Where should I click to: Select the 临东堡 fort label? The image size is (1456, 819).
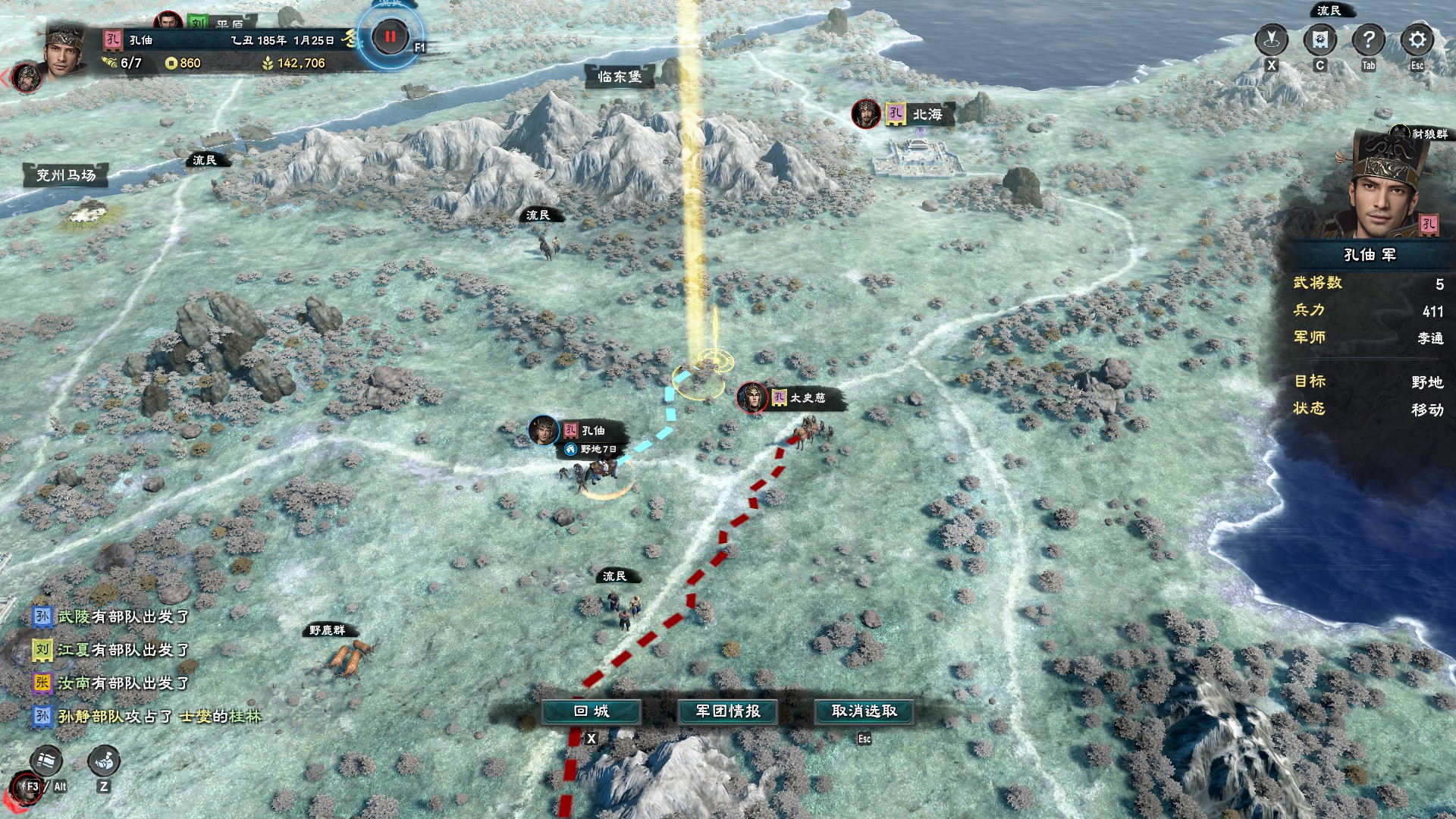click(619, 77)
